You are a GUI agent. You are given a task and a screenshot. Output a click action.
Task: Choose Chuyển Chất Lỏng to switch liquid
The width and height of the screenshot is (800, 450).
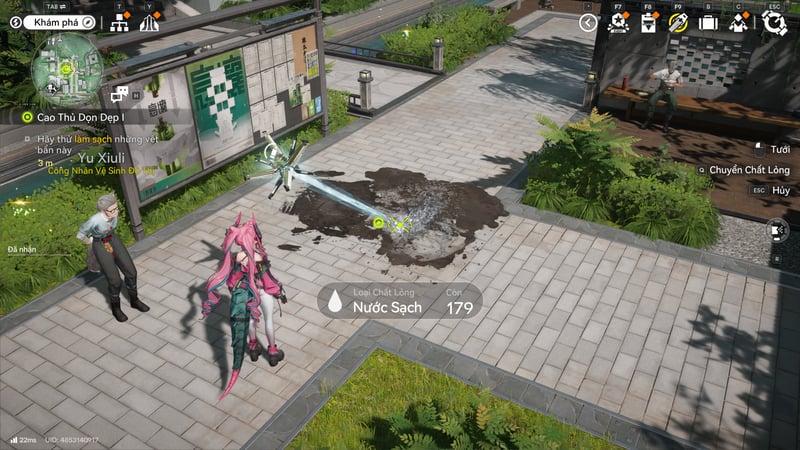tap(748, 170)
